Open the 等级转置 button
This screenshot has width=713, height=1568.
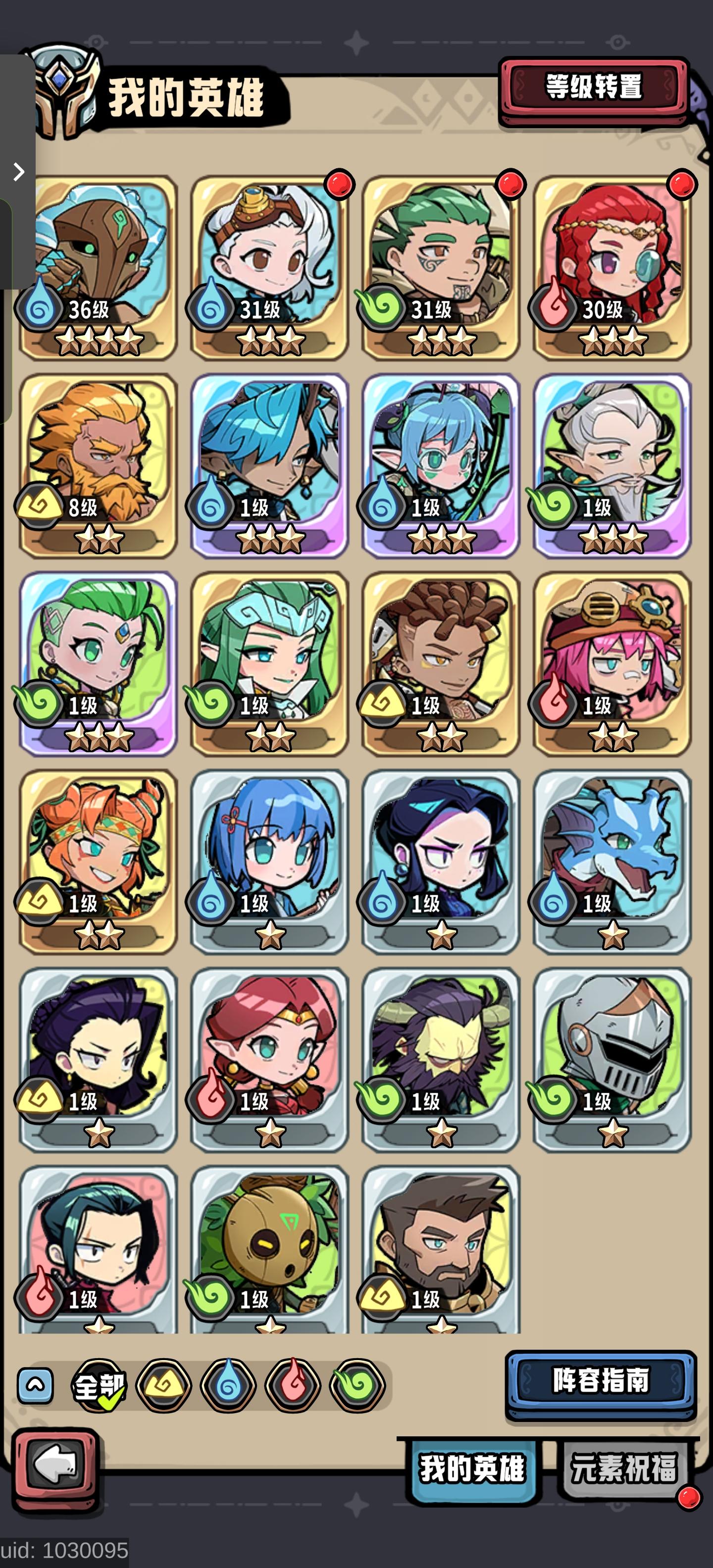(595, 88)
